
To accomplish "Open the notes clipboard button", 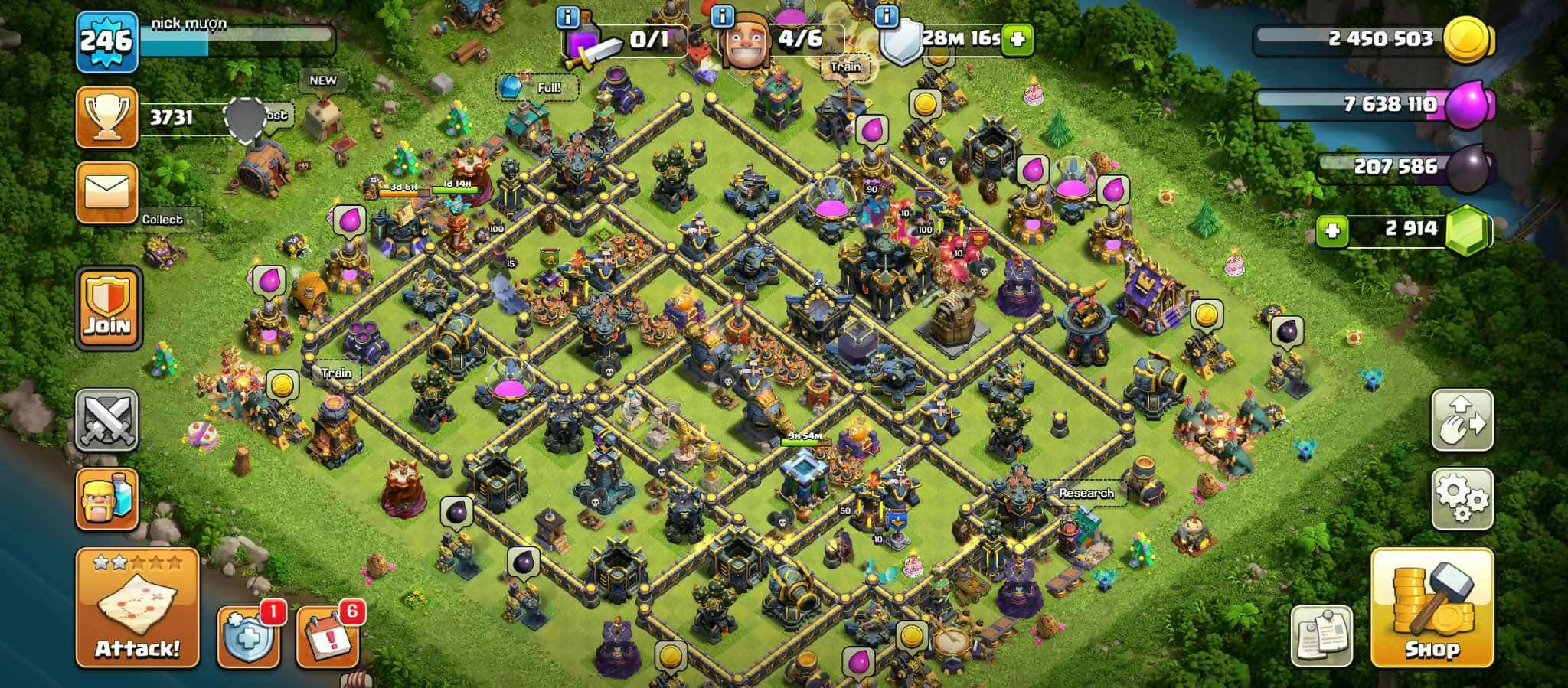I will (1321, 634).
